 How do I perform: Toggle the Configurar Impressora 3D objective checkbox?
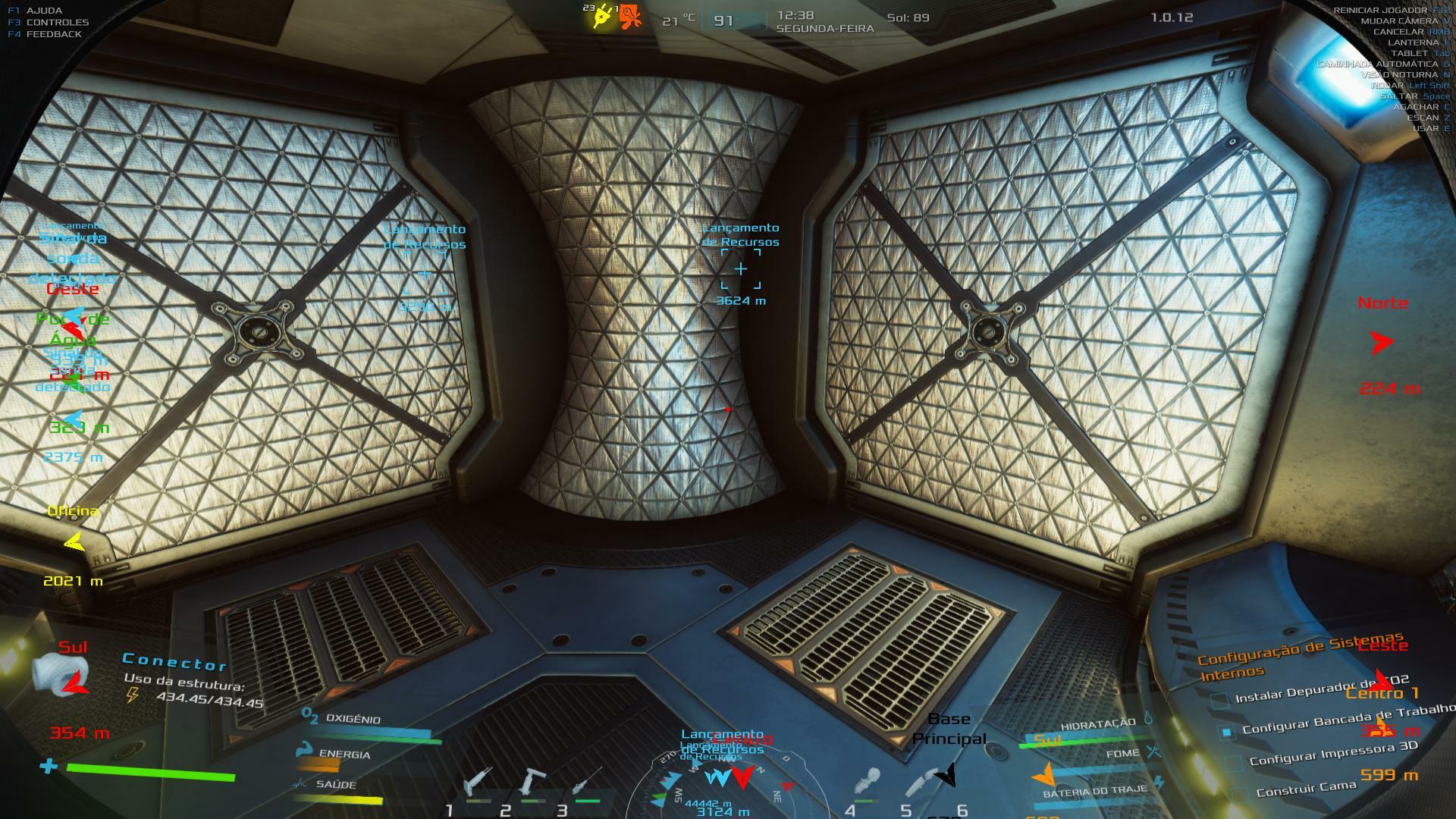point(1234,763)
